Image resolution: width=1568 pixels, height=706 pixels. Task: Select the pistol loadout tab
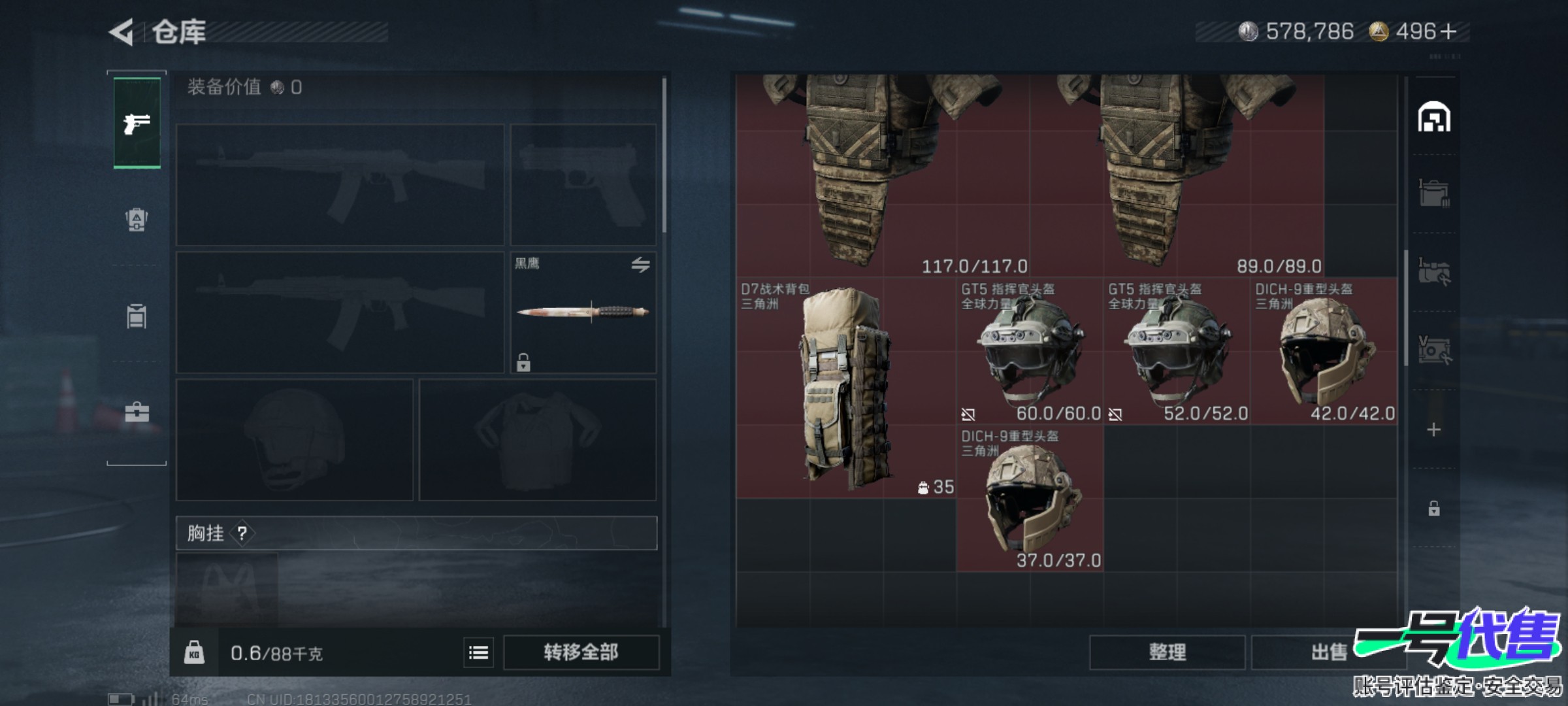point(137,123)
